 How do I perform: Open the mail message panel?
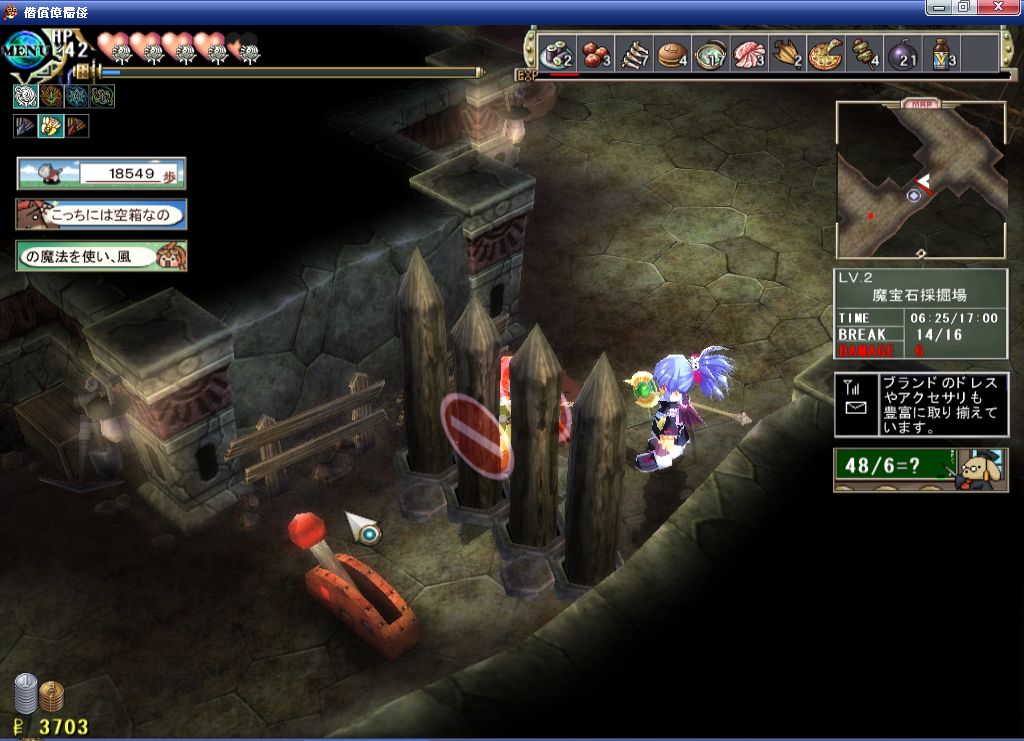point(922,405)
